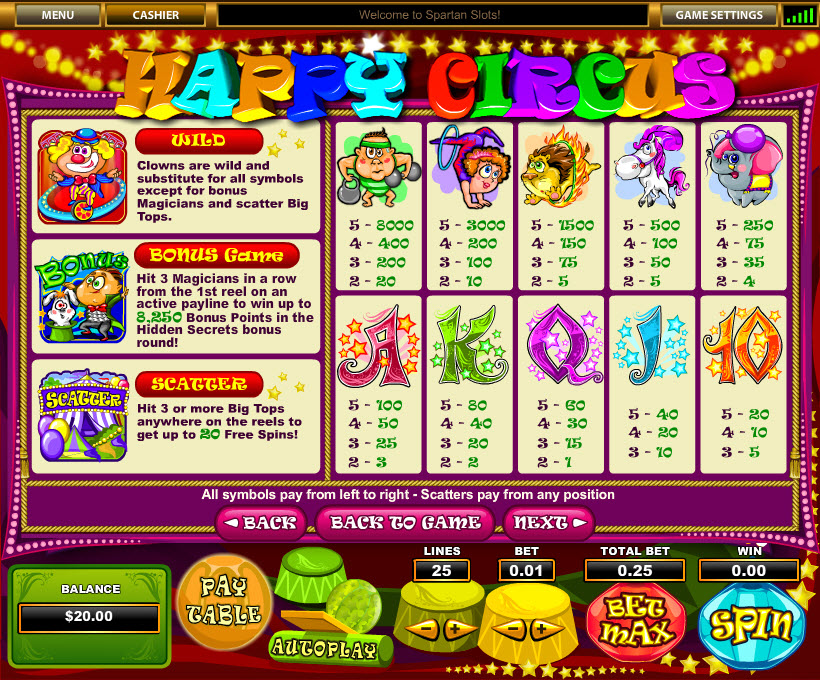The image size is (820, 680).
Task: Go to the previous paytable page with Back
Action: [259, 522]
